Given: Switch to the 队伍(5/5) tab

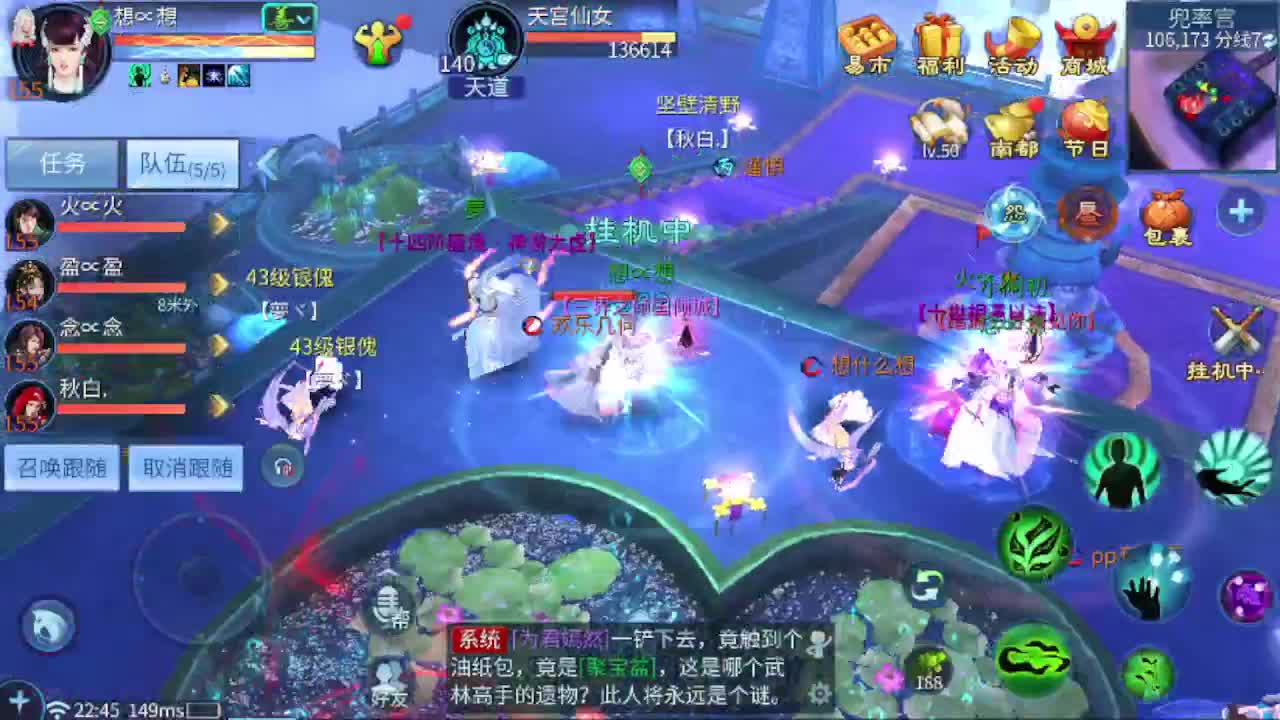Looking at the screenshot, I should 181,163.
